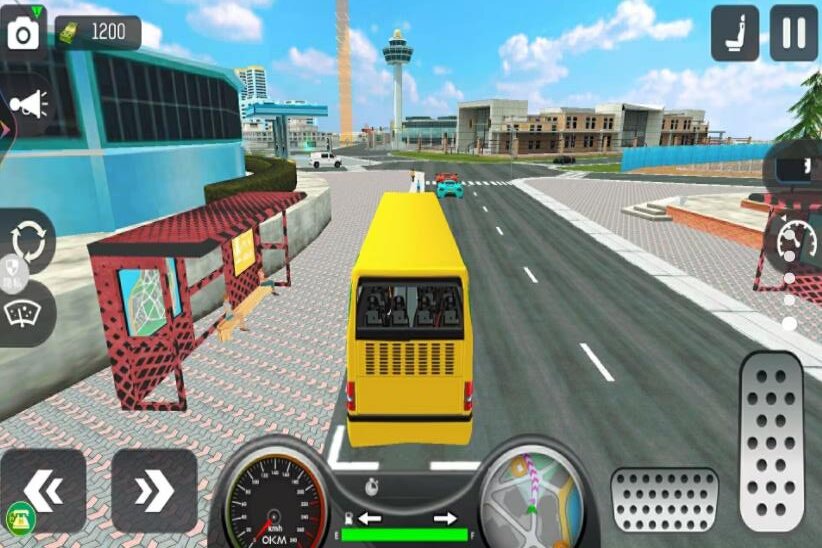
Task: Step on the brake pedal
Action: [664, 499]
